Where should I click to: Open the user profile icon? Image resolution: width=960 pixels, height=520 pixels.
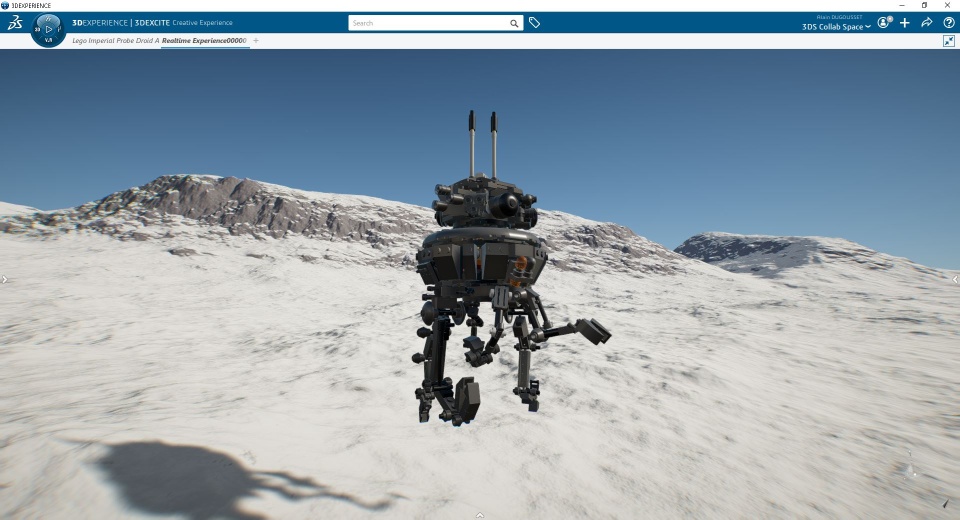[884, 23]
